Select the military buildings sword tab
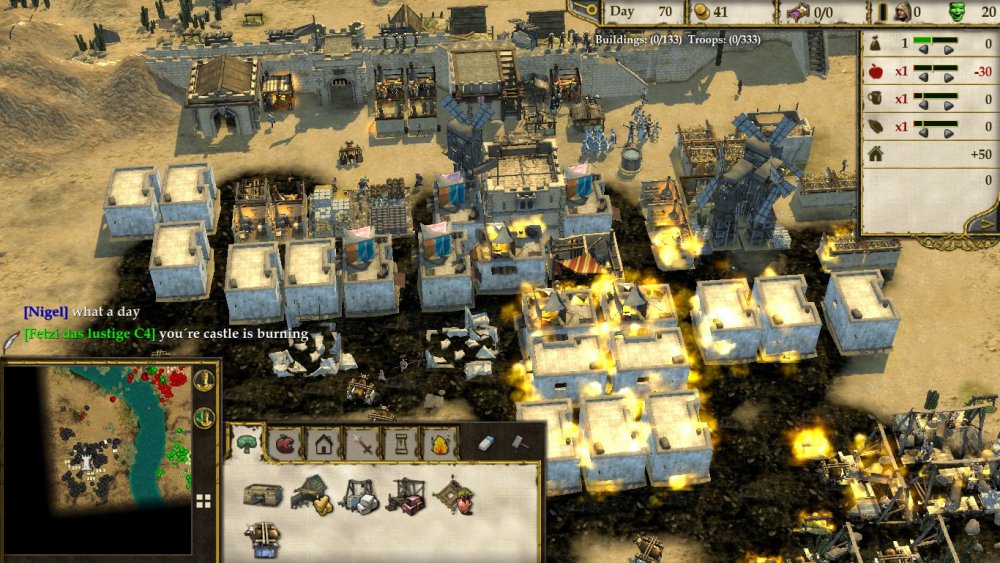Viewport: 1000px width, 563px height. pos(360,443)
